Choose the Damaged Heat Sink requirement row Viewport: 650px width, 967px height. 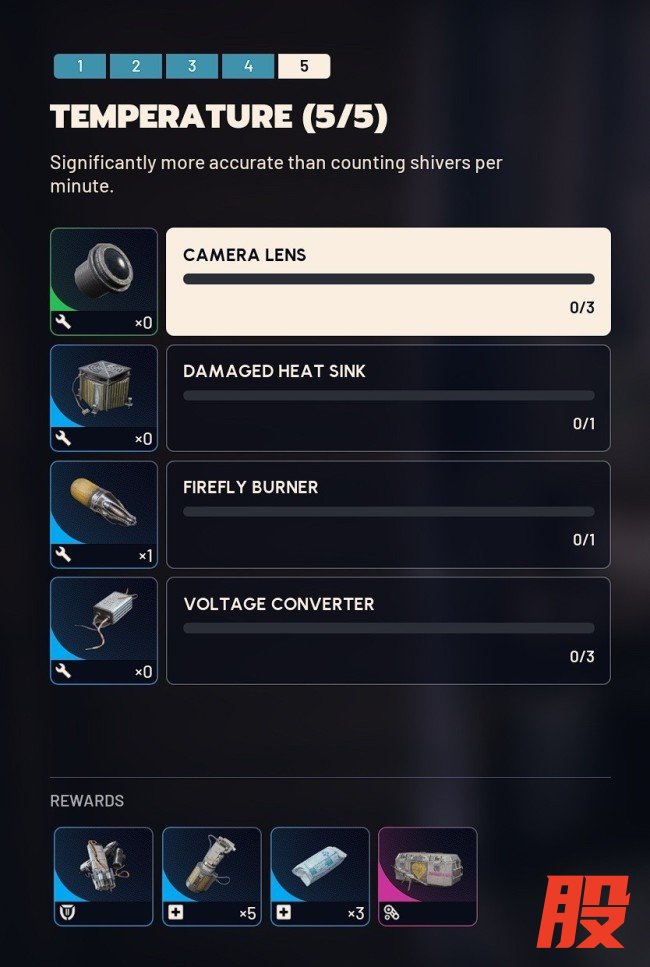[x=388, y=398]
